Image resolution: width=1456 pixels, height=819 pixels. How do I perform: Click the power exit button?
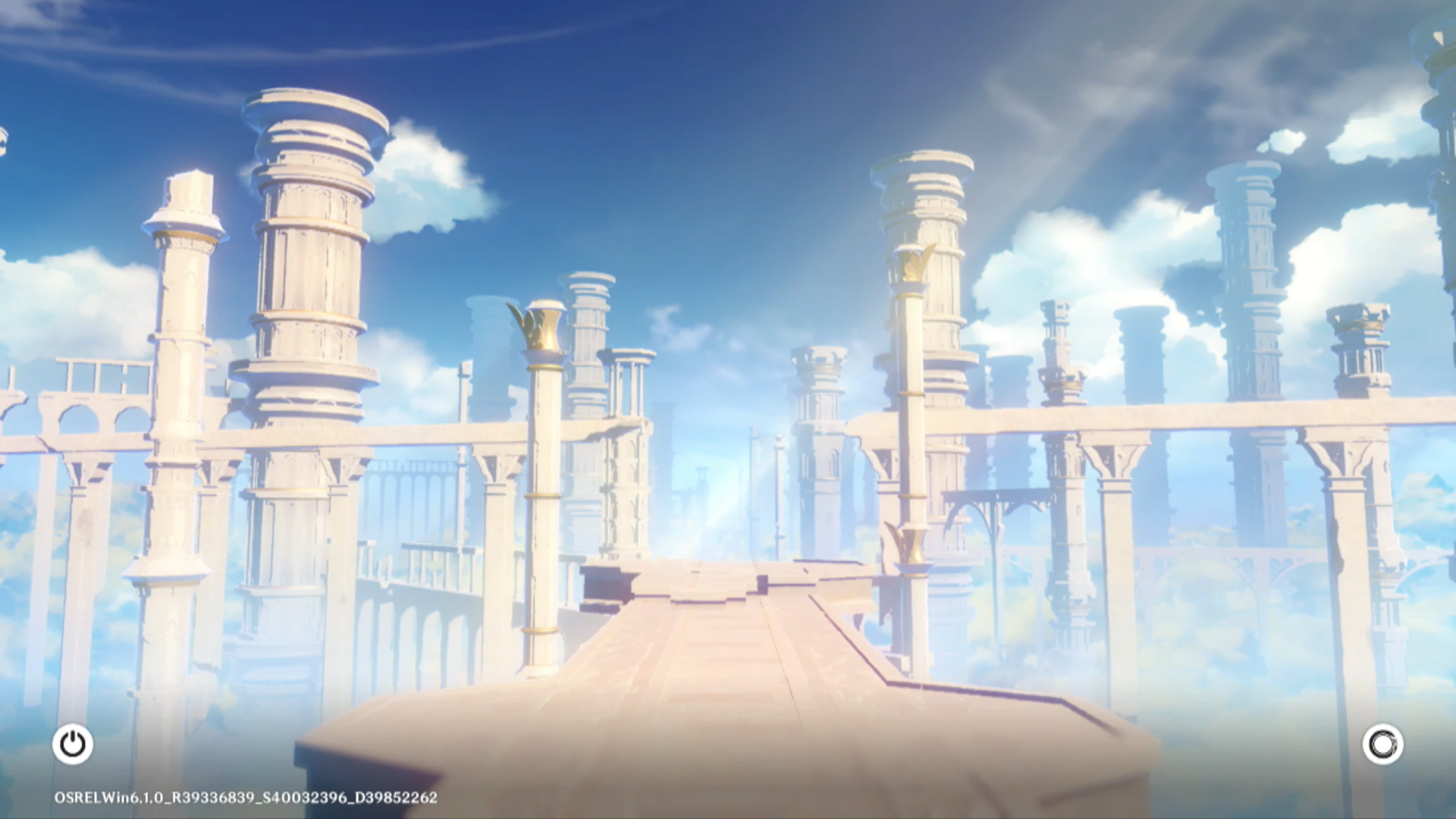[73, 744]
